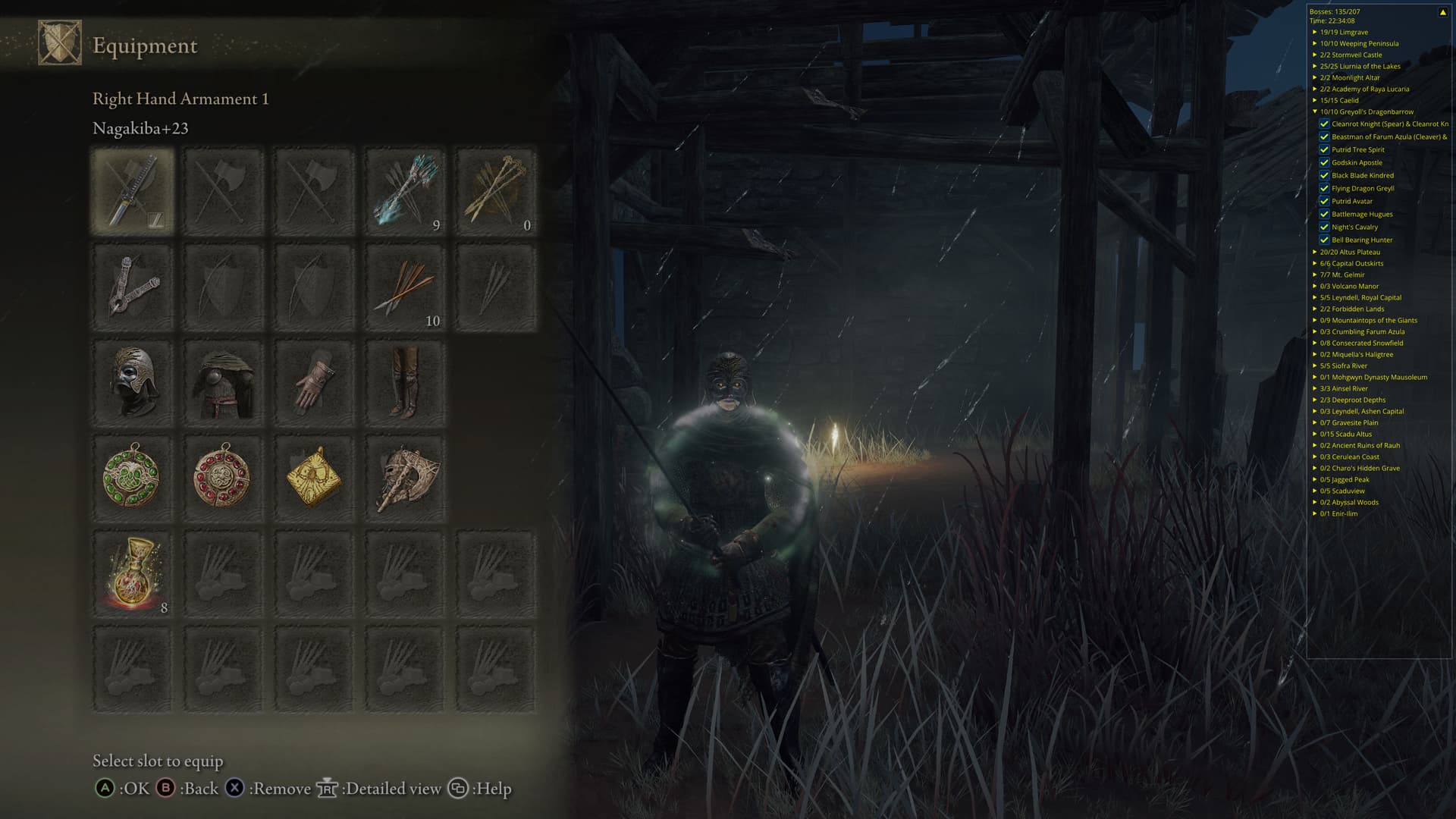Select the crimson flask quick item slot
Image resolution: width=1456 pixels, height=819 pixels.
point(133,574)
